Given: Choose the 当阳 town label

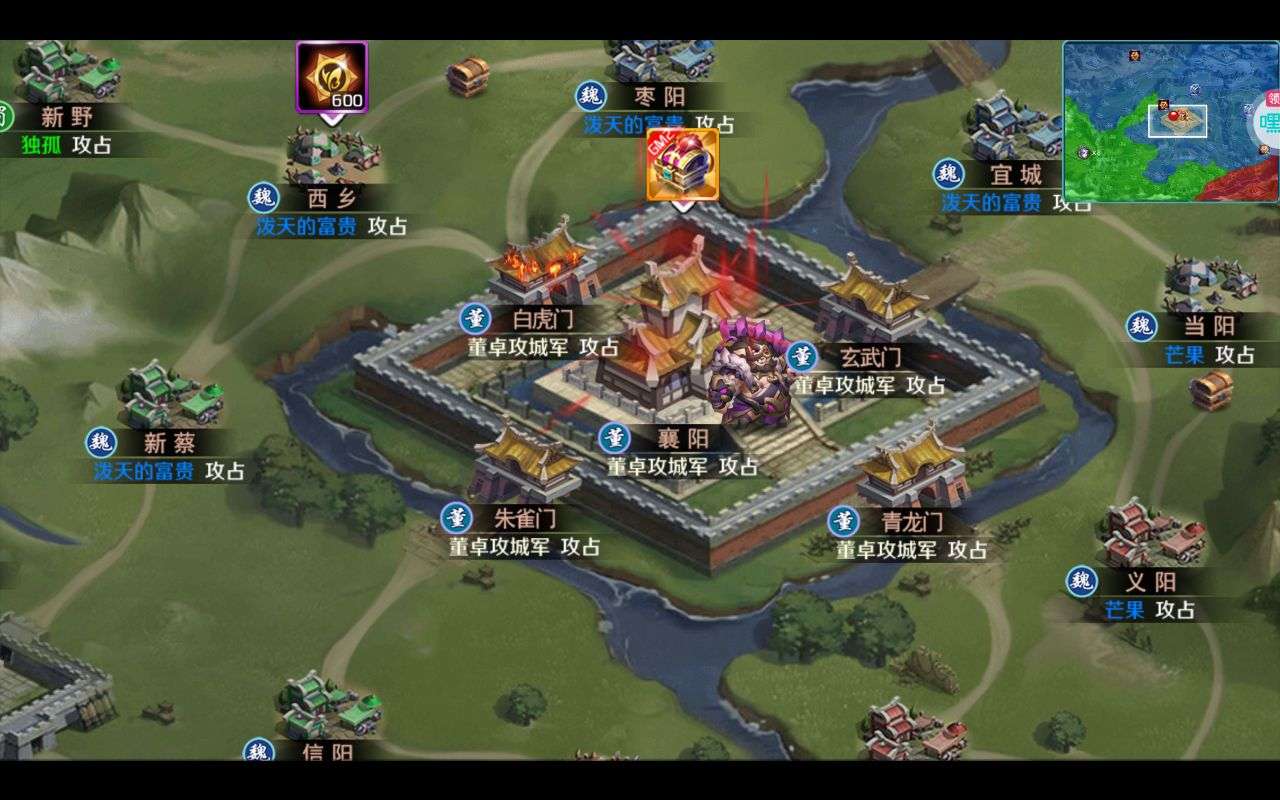Looking at the screenshot, I should 1209,326.
